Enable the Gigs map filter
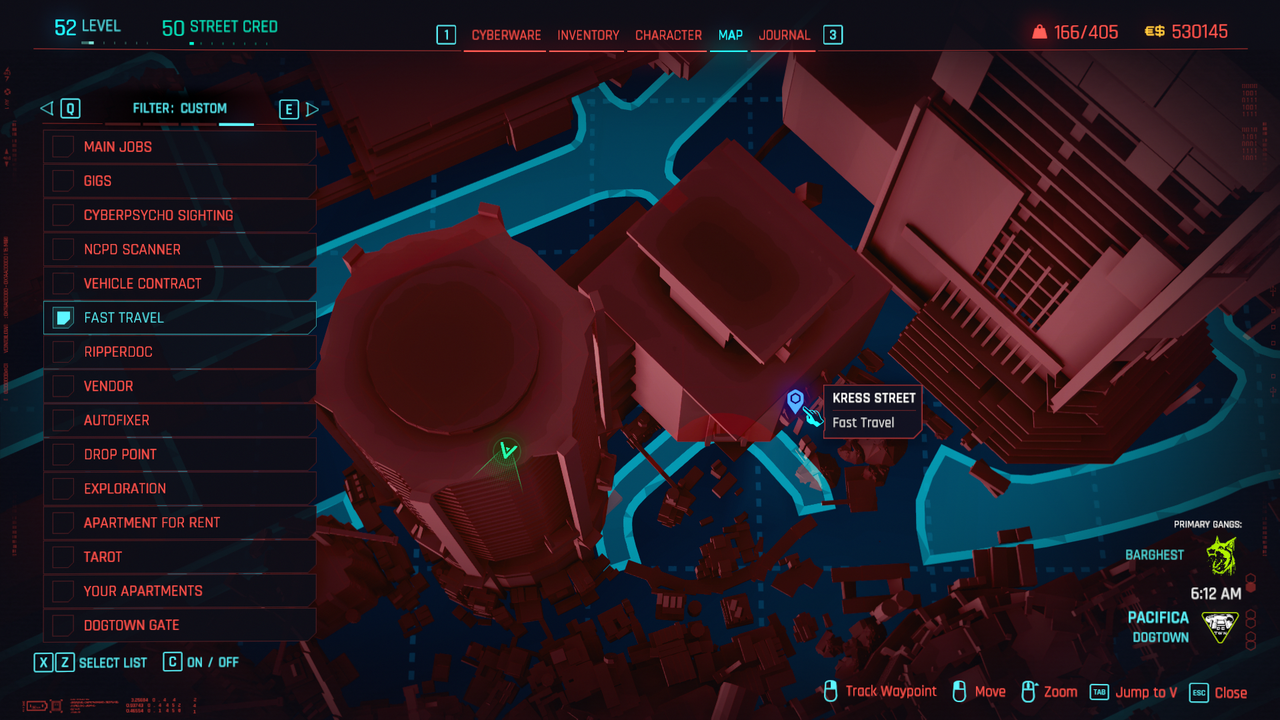This screenshot has height=720, width=1280. (63, 181)
